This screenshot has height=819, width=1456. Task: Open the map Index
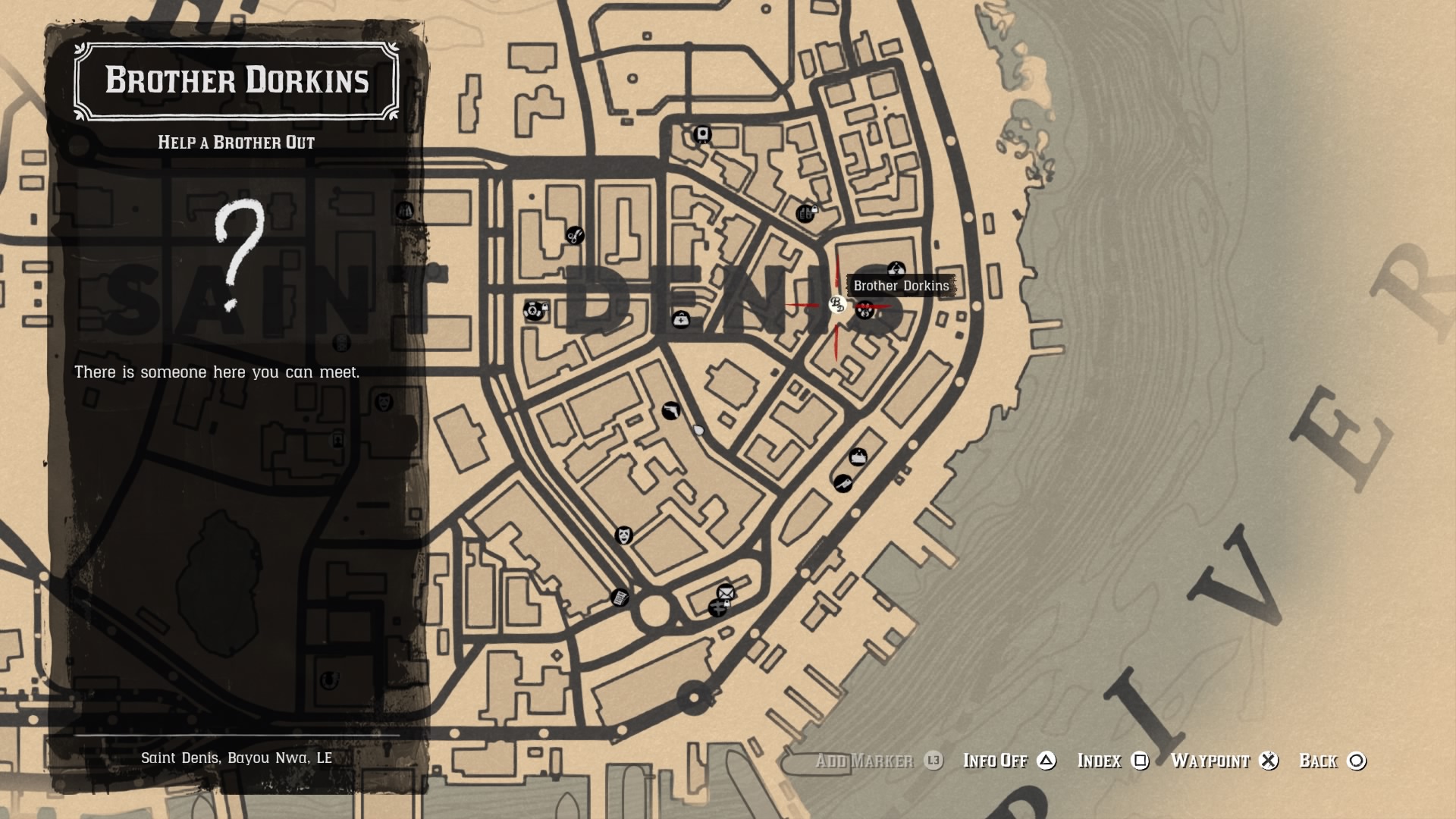pyautogui.click(x=1112, y=761)
